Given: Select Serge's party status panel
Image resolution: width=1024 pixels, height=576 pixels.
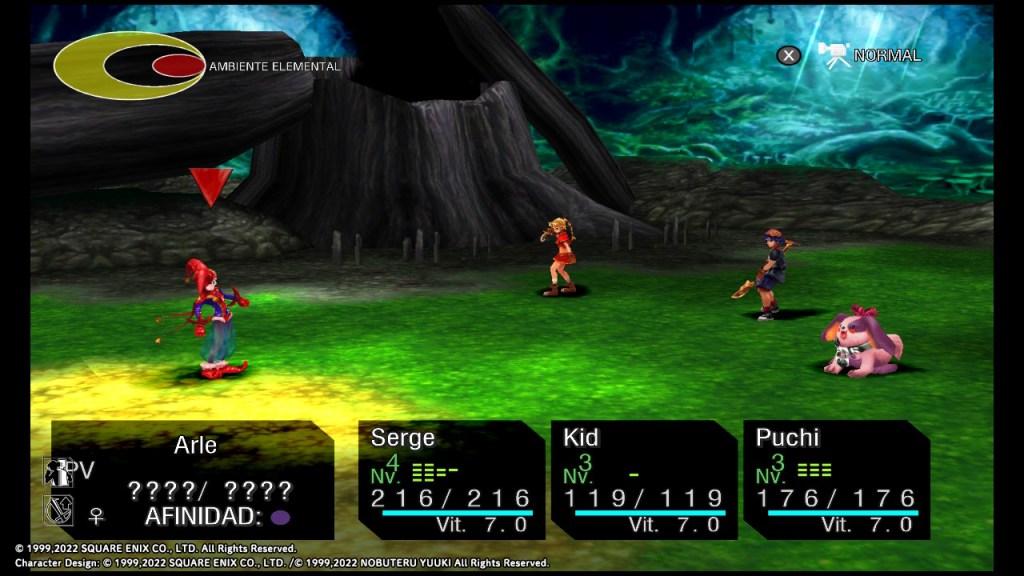Looking at the screenshot, I should tap(451, 480).
